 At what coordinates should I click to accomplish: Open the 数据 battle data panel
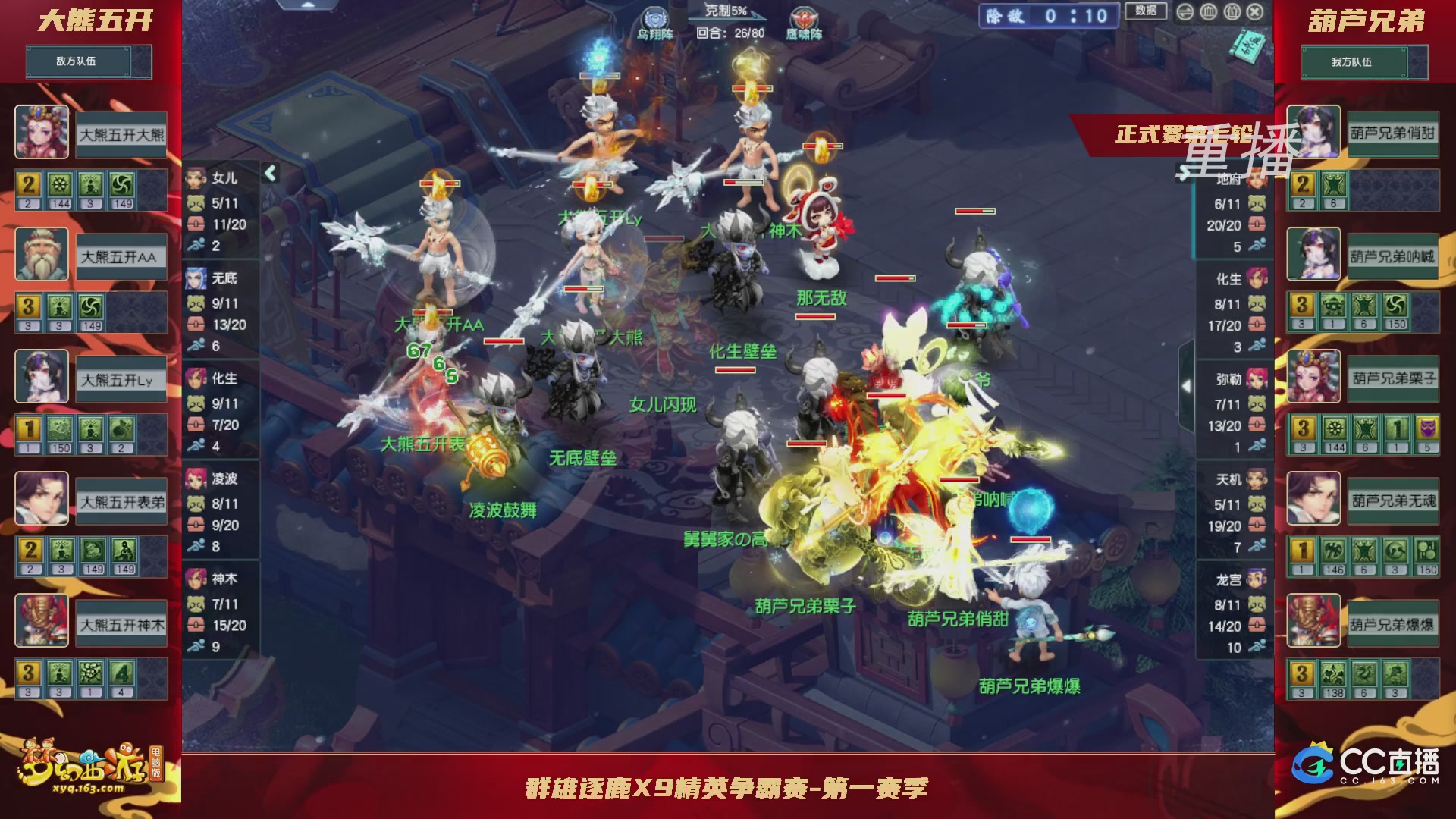(1146, 13)
